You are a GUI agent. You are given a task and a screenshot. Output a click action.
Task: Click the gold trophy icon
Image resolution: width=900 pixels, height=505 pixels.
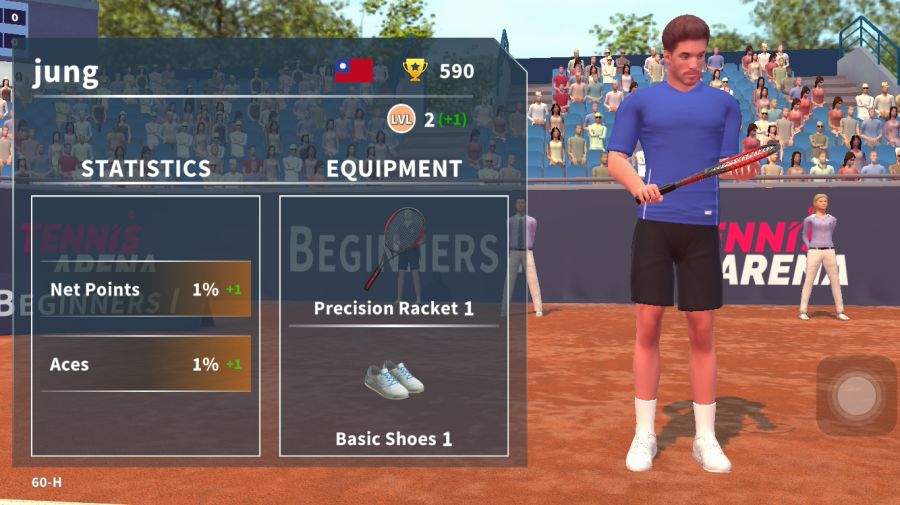click(x=415, y=70)
